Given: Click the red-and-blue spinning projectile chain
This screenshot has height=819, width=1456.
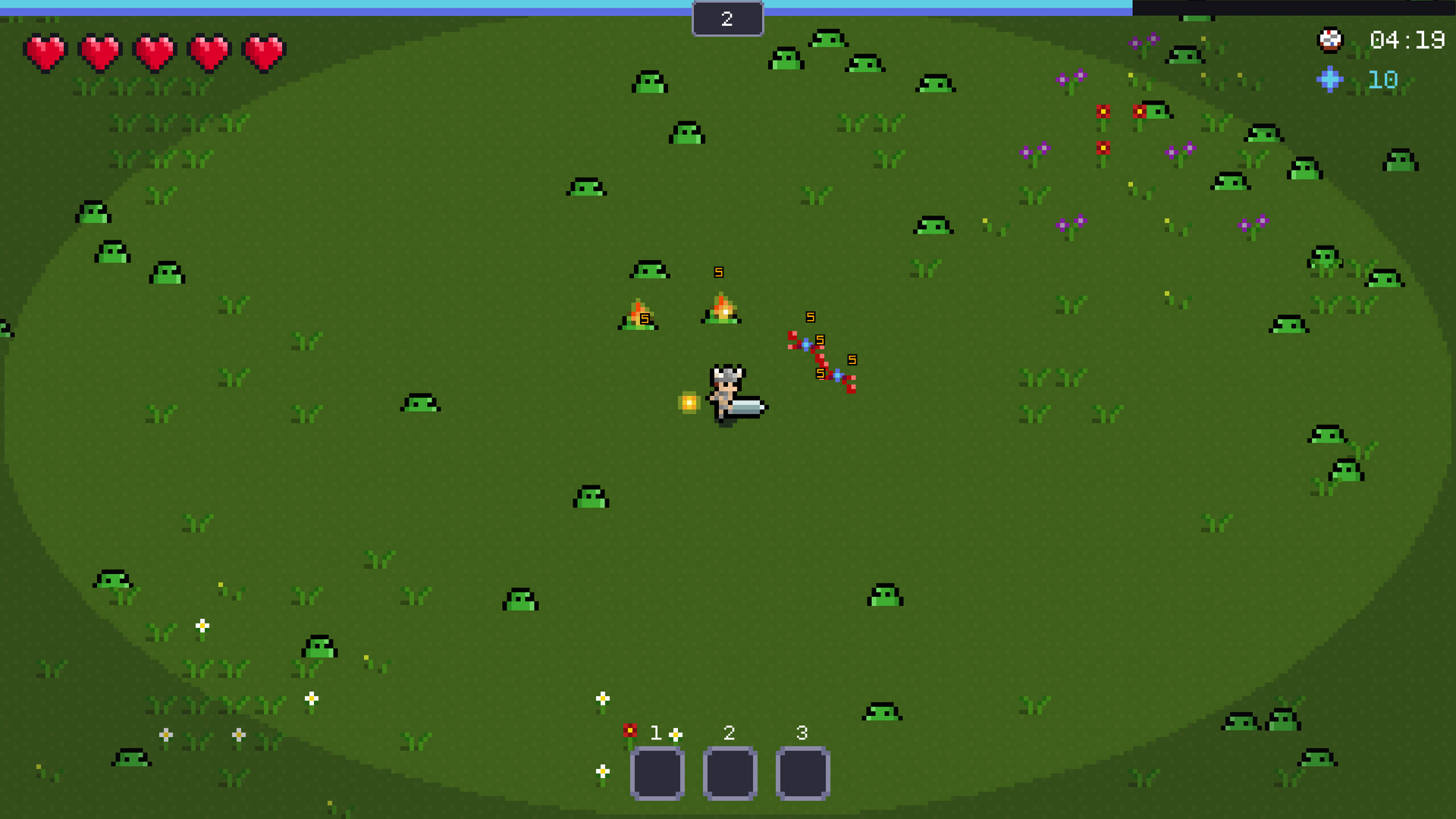Looking at the screenshot, I should pos(820,356).
